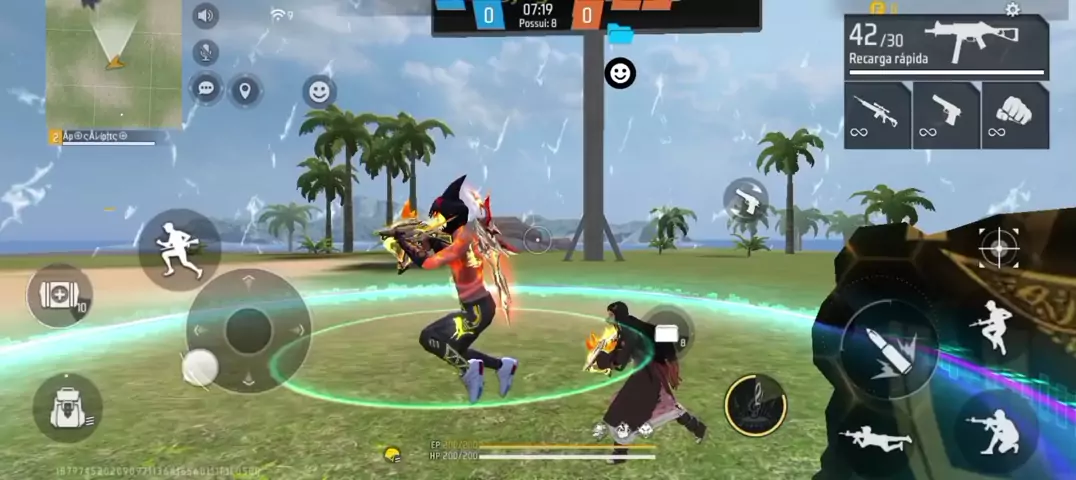Tap the fire bullet button
1076x480 pixels.
888,350
